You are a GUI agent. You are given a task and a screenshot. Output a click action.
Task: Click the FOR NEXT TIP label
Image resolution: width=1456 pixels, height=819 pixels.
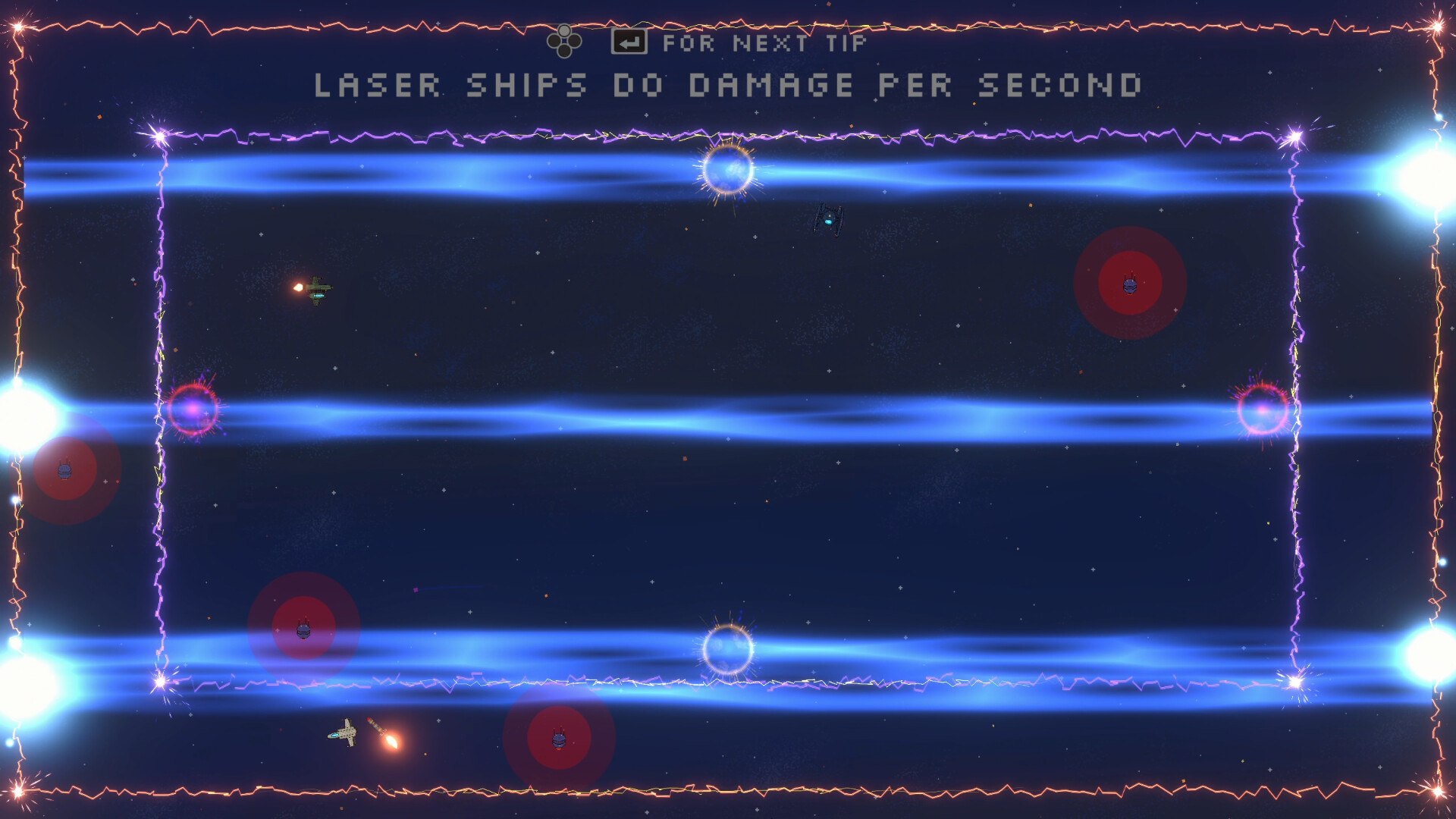click(x=766, y=42)
